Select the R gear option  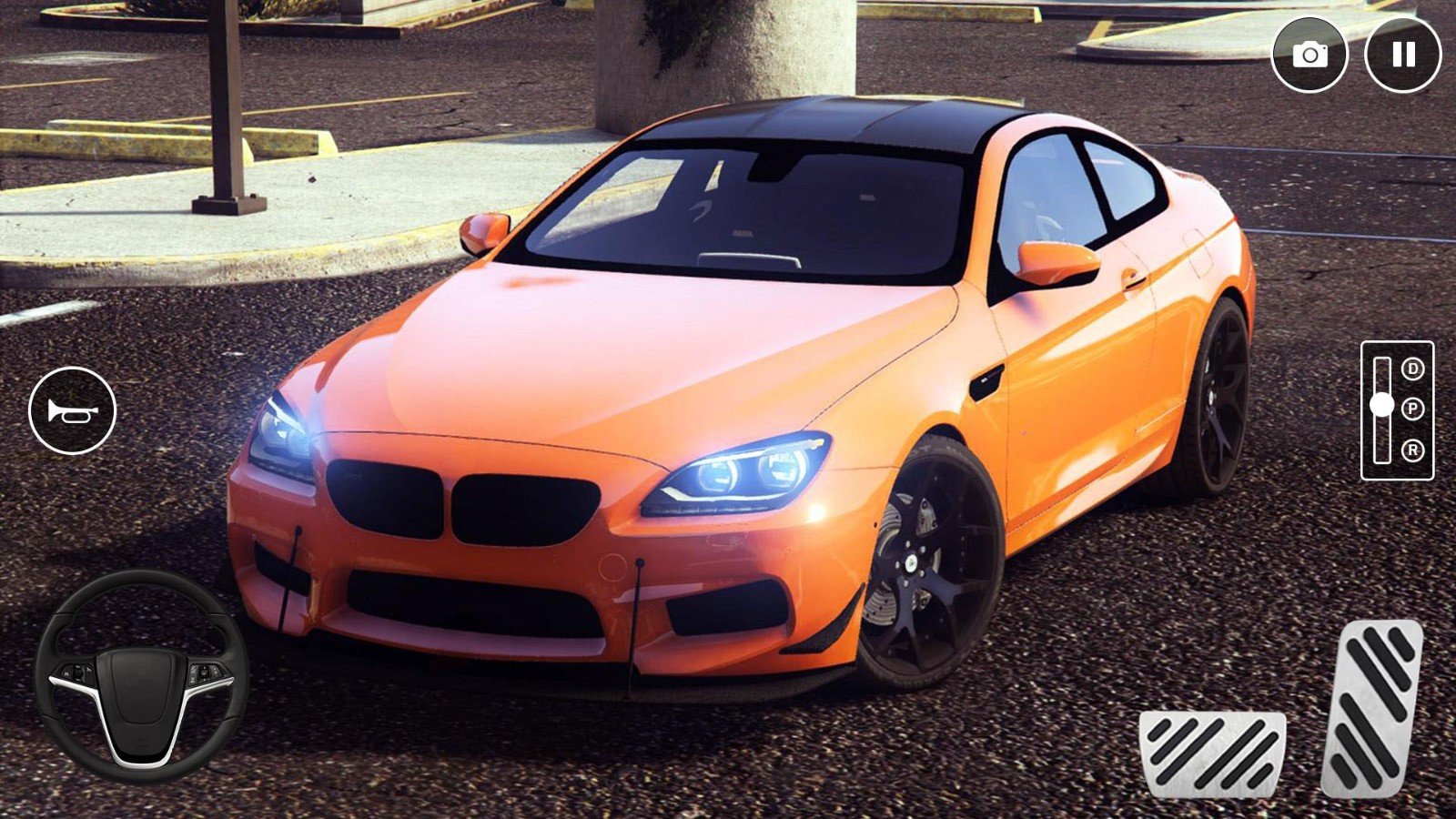(1412, 449)
